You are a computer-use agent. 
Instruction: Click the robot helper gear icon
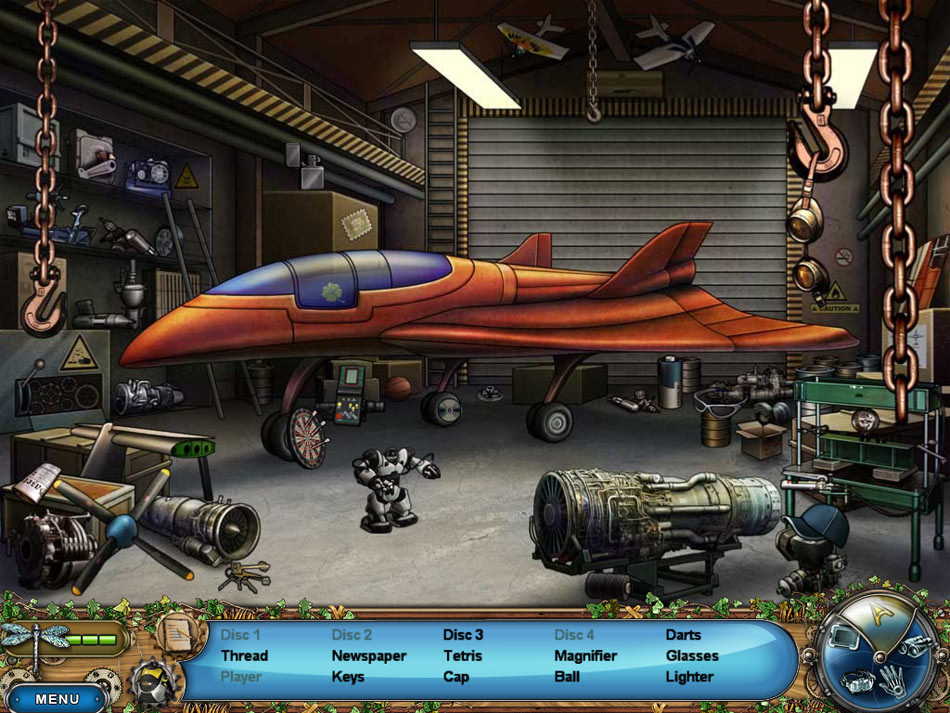[x=154, y=682]
